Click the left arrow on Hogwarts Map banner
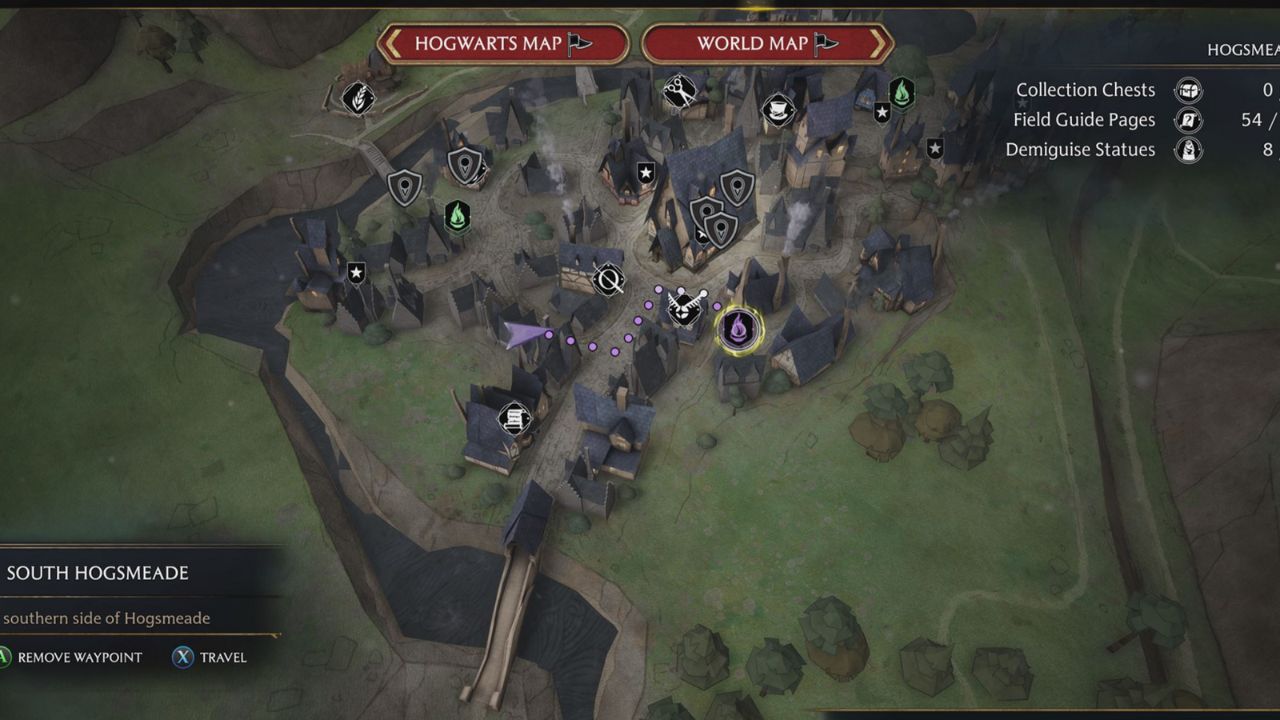 click(x=393, y=44)
